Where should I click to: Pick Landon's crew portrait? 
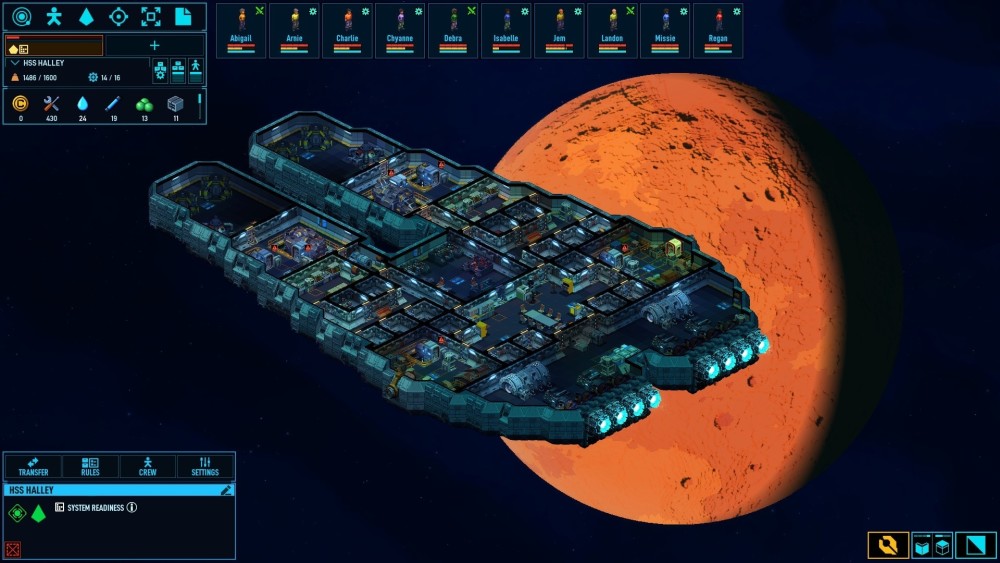click(612, 30)
